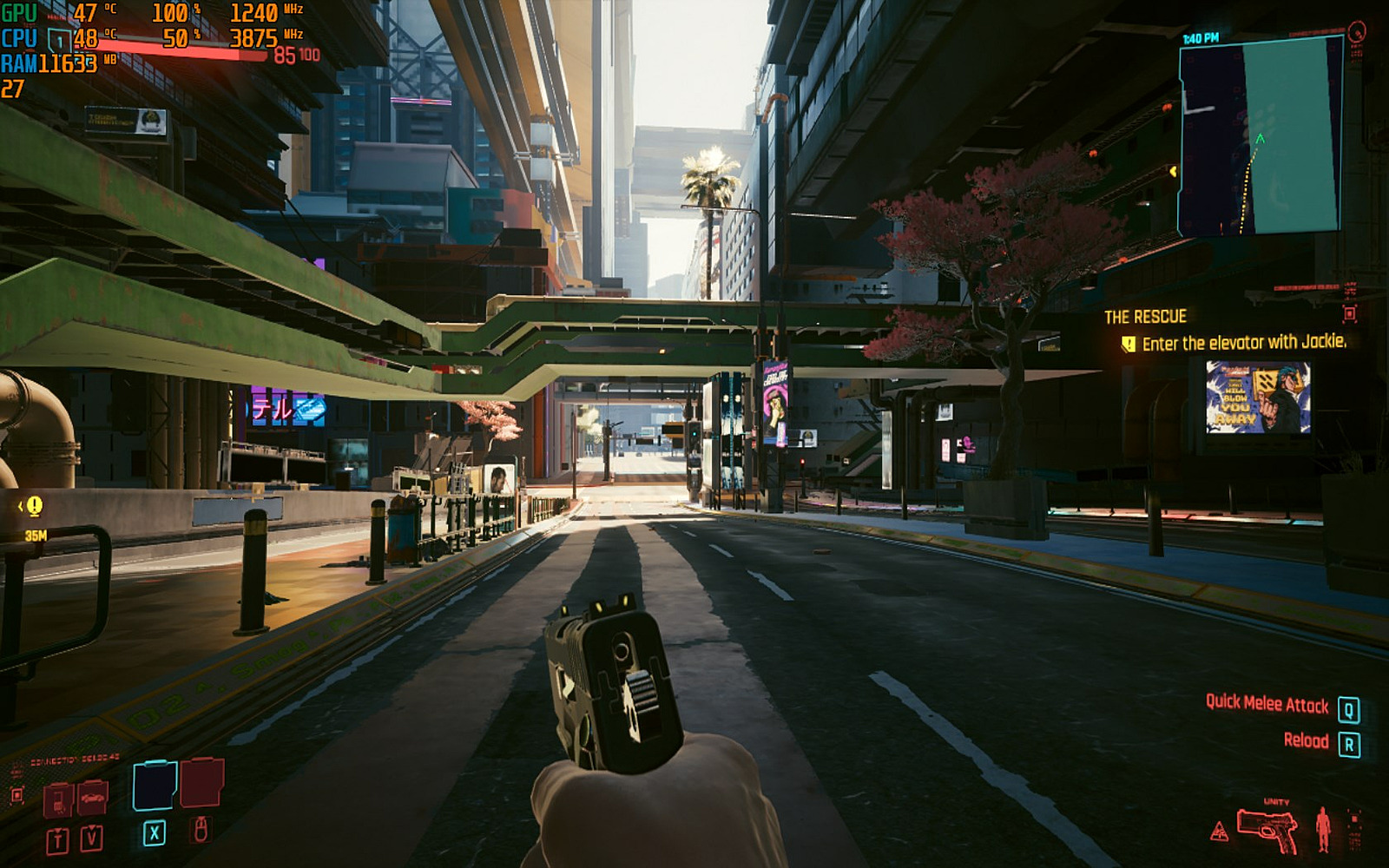The height and width of the screenshot is (868, 1389).
Task: Click the hazard triangle icon beside pistol
Action: click(x=1220, y=832)
